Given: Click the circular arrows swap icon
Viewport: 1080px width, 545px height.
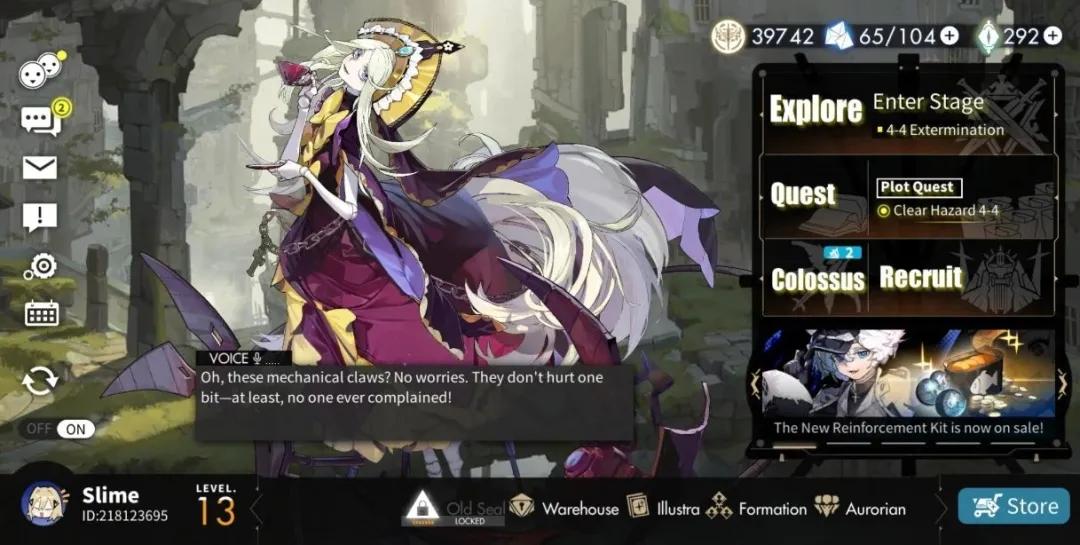Looking at the screenshot, I should click(x=40, y=381).
